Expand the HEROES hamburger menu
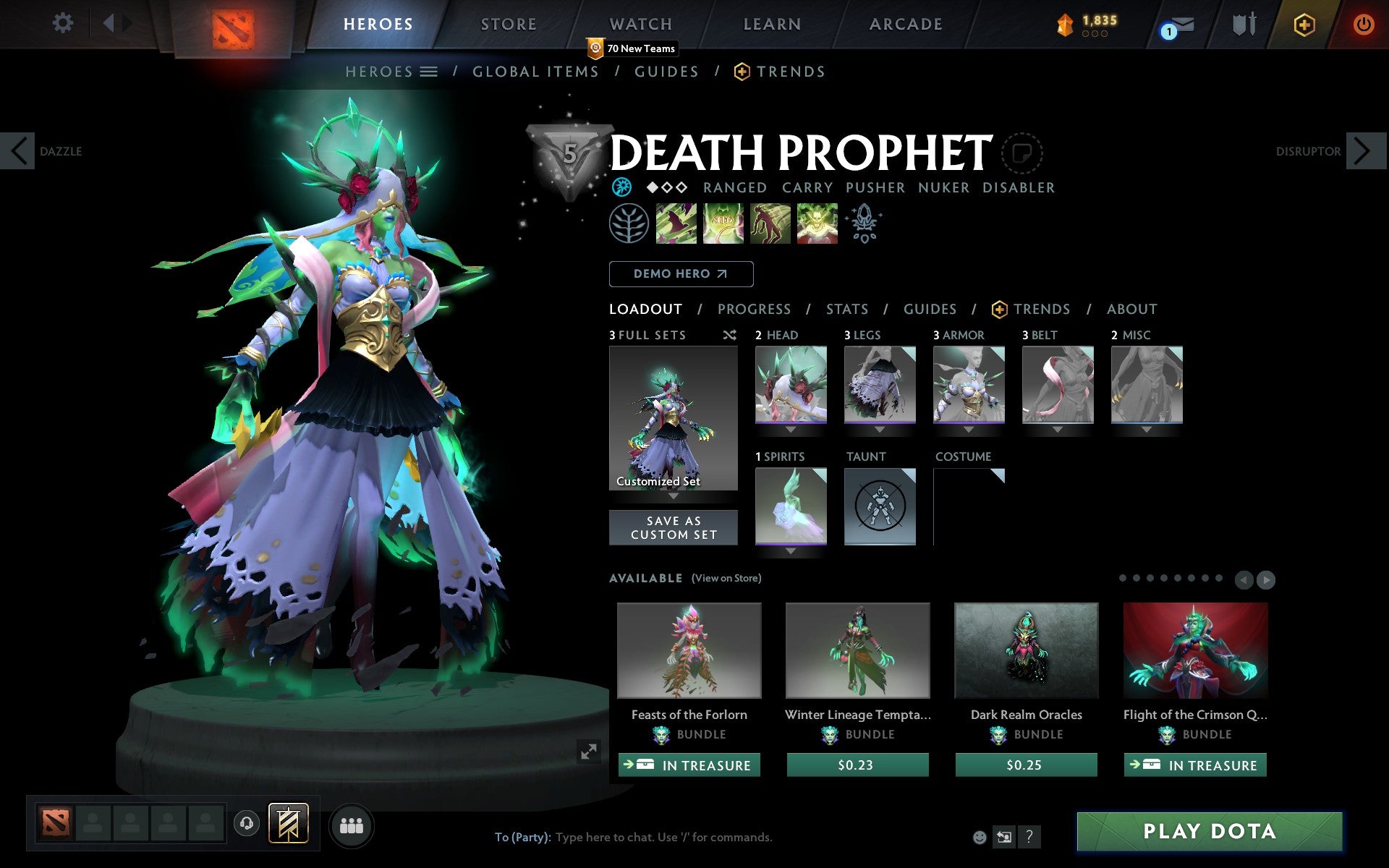 pyautogui.click(x=429, y=72)
